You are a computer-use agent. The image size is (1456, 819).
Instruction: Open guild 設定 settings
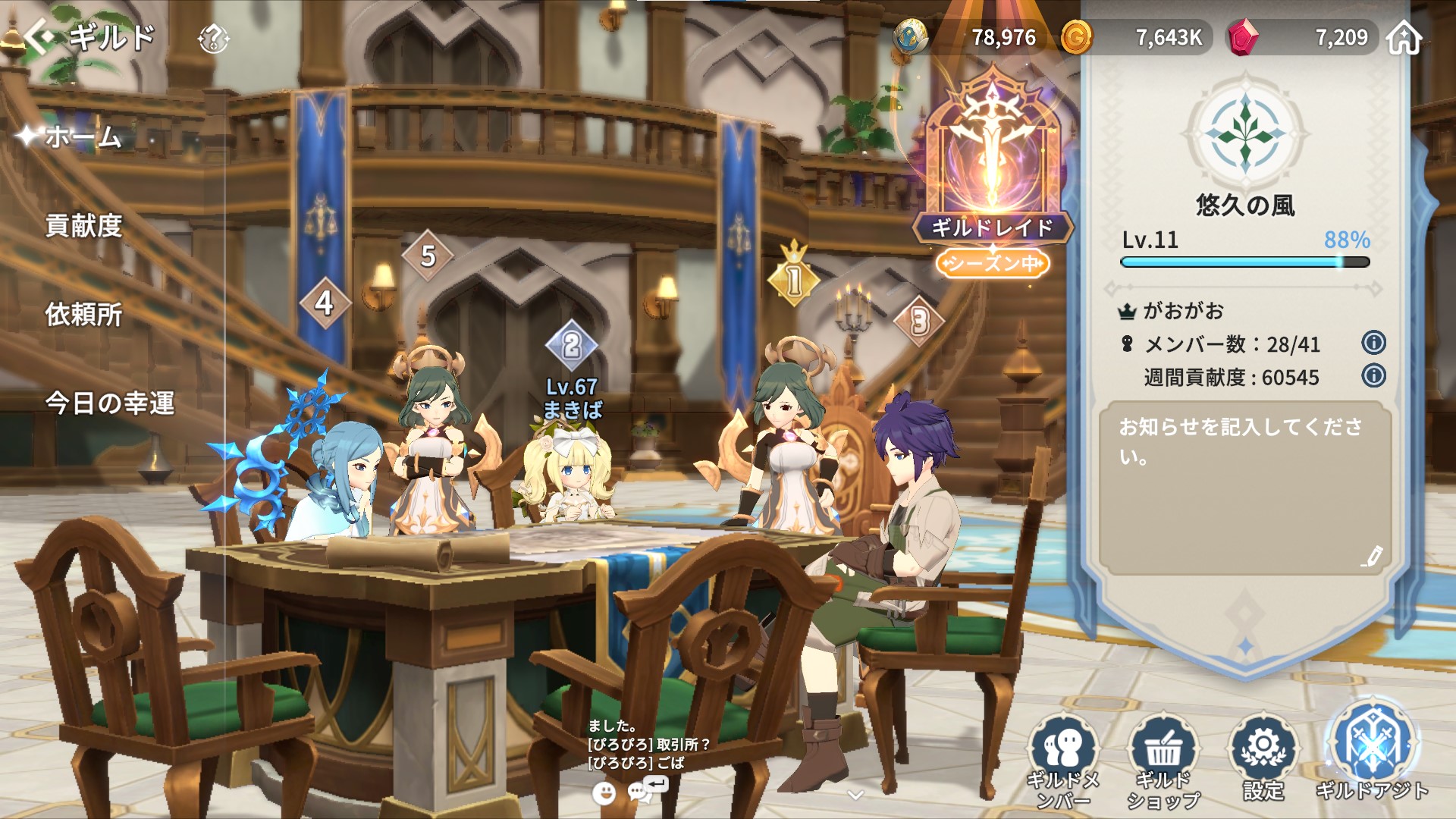[1263, 758]
